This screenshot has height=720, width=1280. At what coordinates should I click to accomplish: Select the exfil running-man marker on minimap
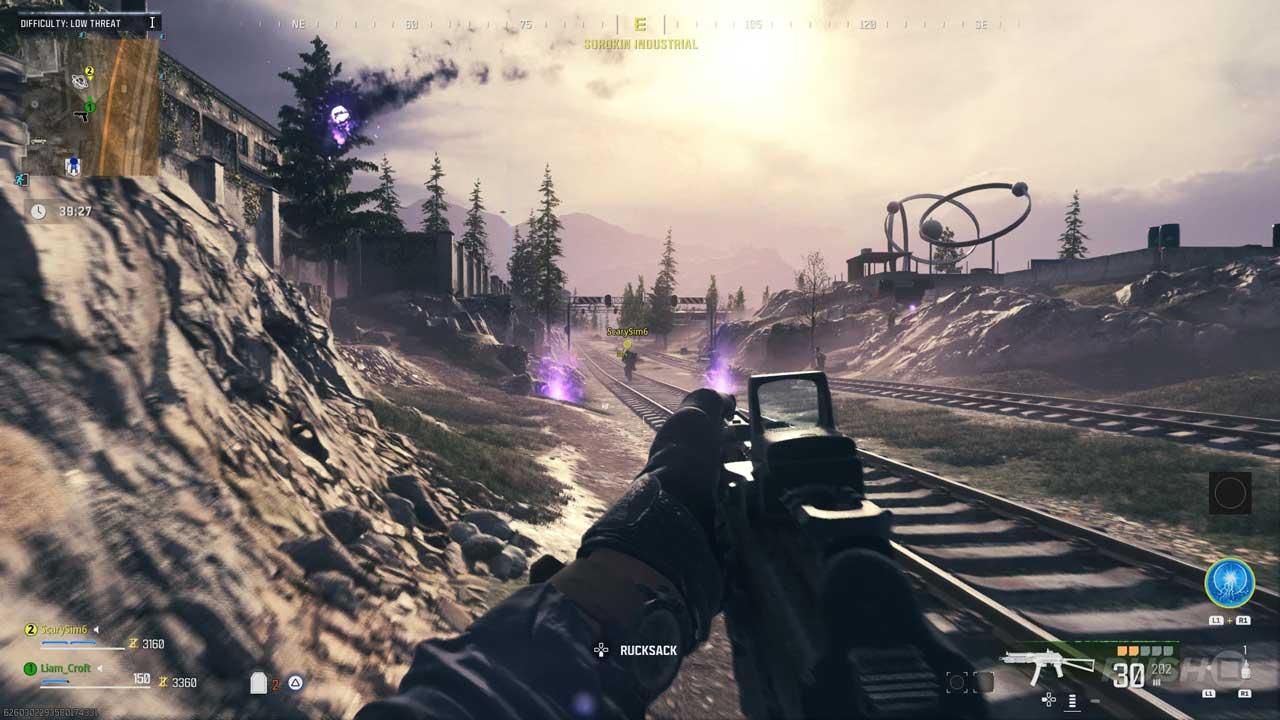[21, 180]
